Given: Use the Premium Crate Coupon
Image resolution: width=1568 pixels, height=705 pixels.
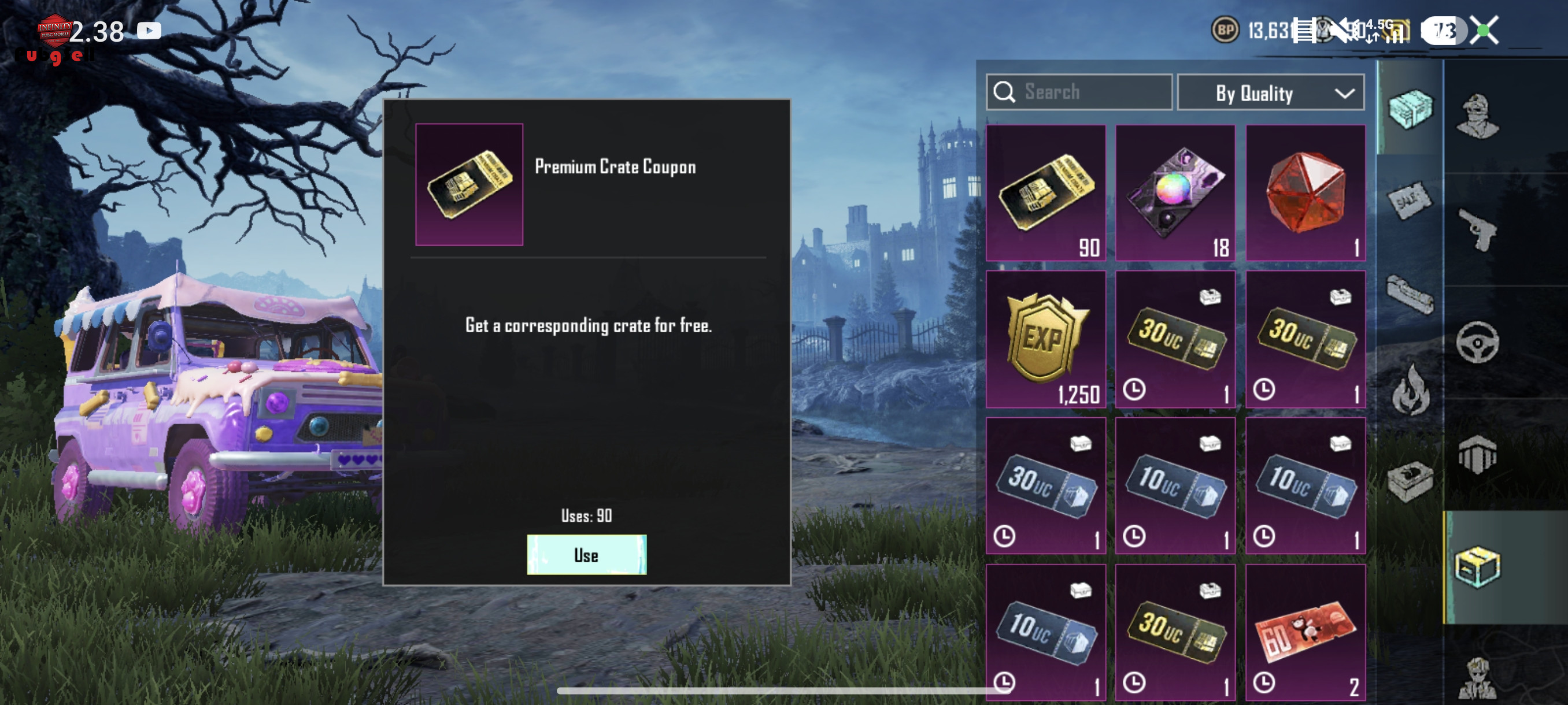Looking at the screenshot, I should 586,554.
